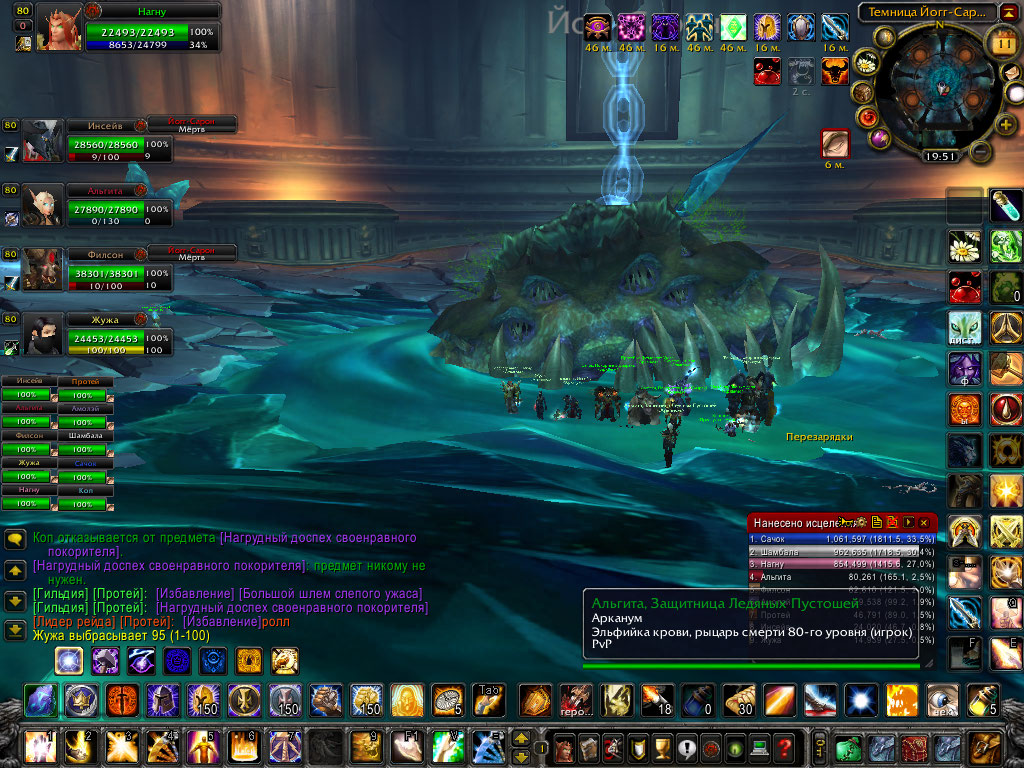Click the minimap zoom-out minus button
Screen dimensions: 1024x768
point(981,152)
